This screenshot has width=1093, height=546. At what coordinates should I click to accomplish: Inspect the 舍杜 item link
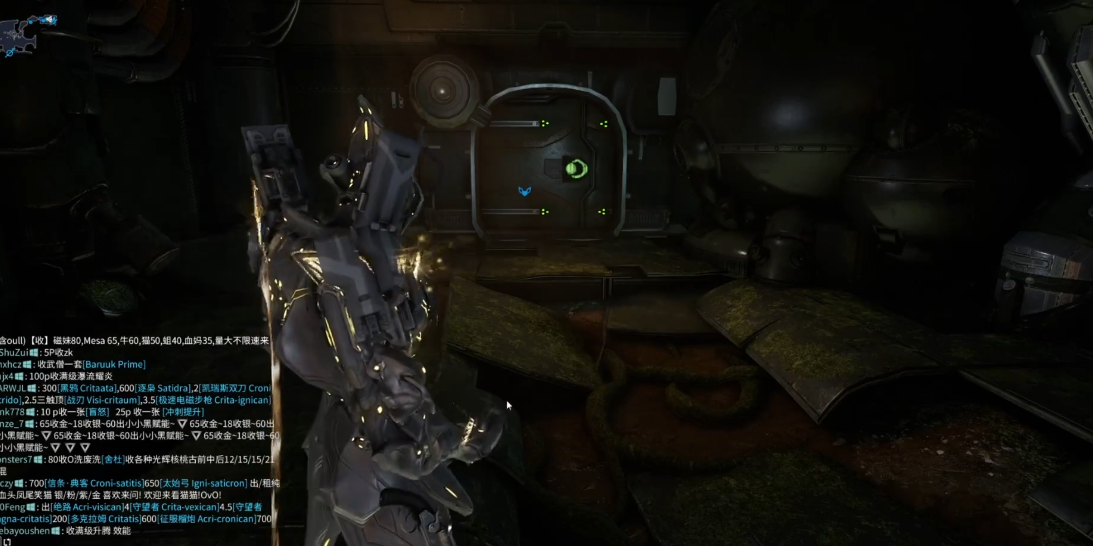pyautogui.click(x=113, y=460)
